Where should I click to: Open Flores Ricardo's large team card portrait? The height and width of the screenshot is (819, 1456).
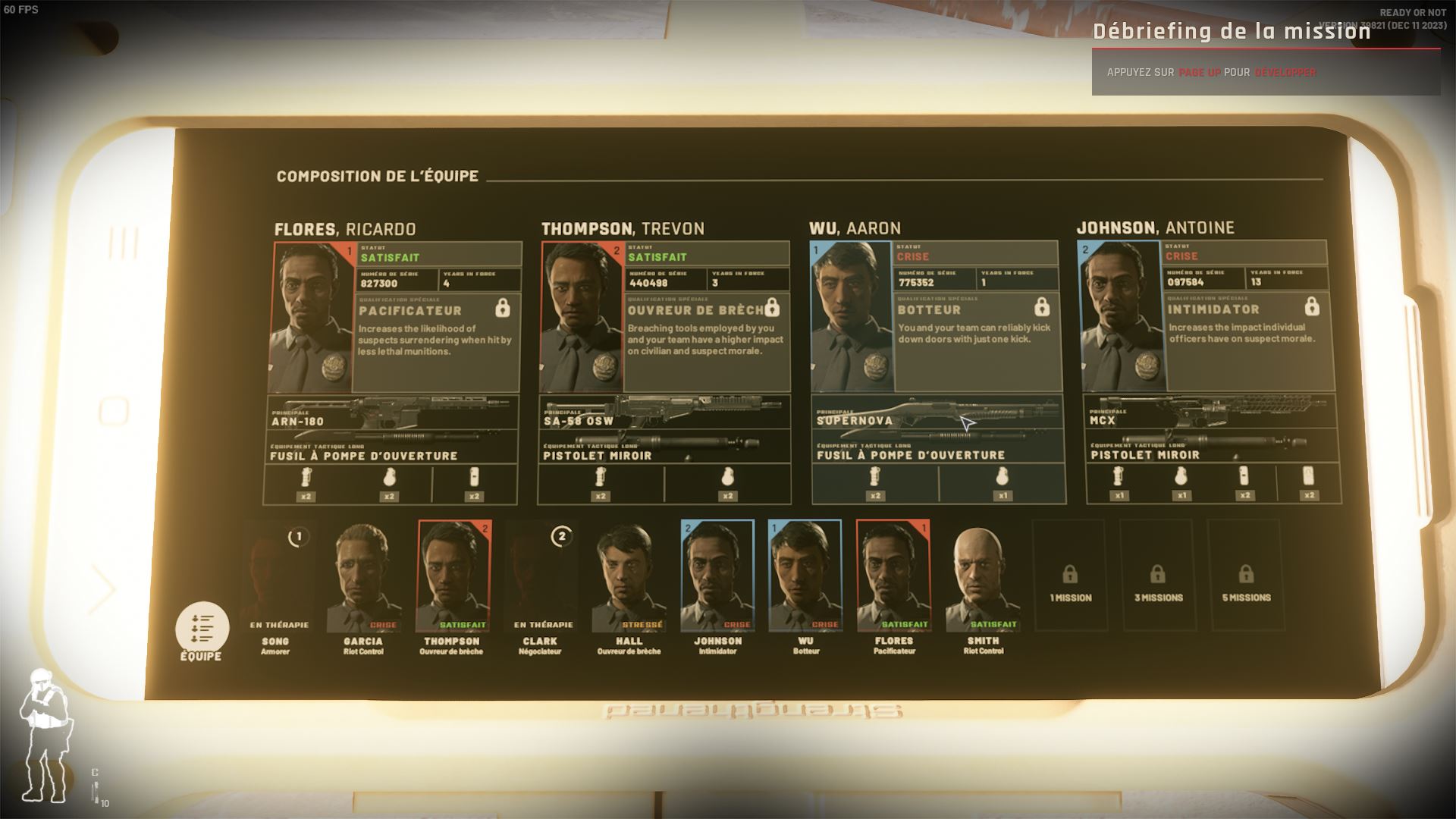point(311,317)
